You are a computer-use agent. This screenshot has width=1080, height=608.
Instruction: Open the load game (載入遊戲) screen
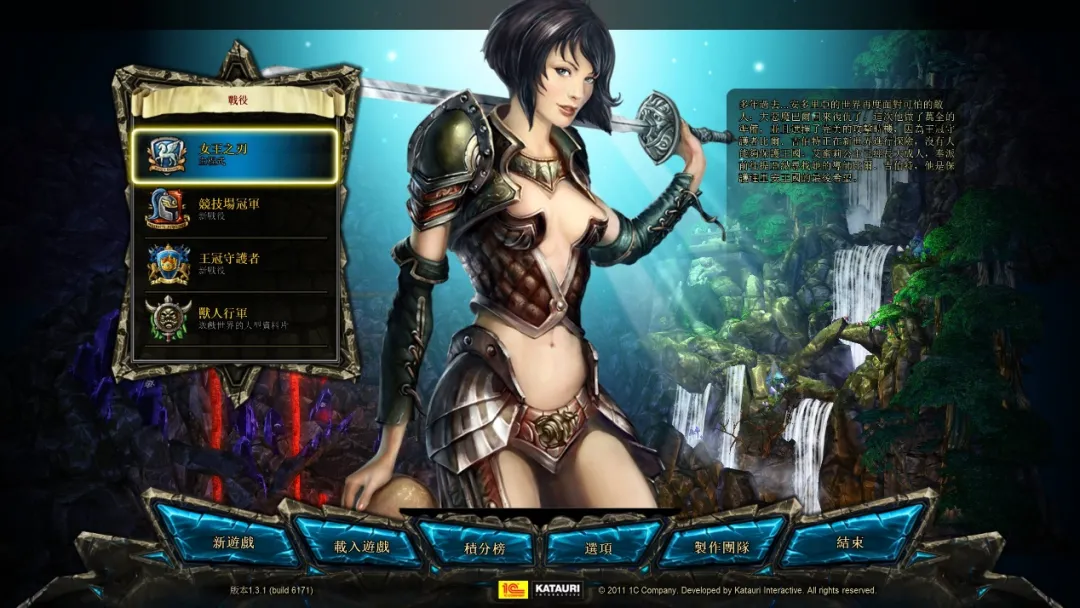361,546
